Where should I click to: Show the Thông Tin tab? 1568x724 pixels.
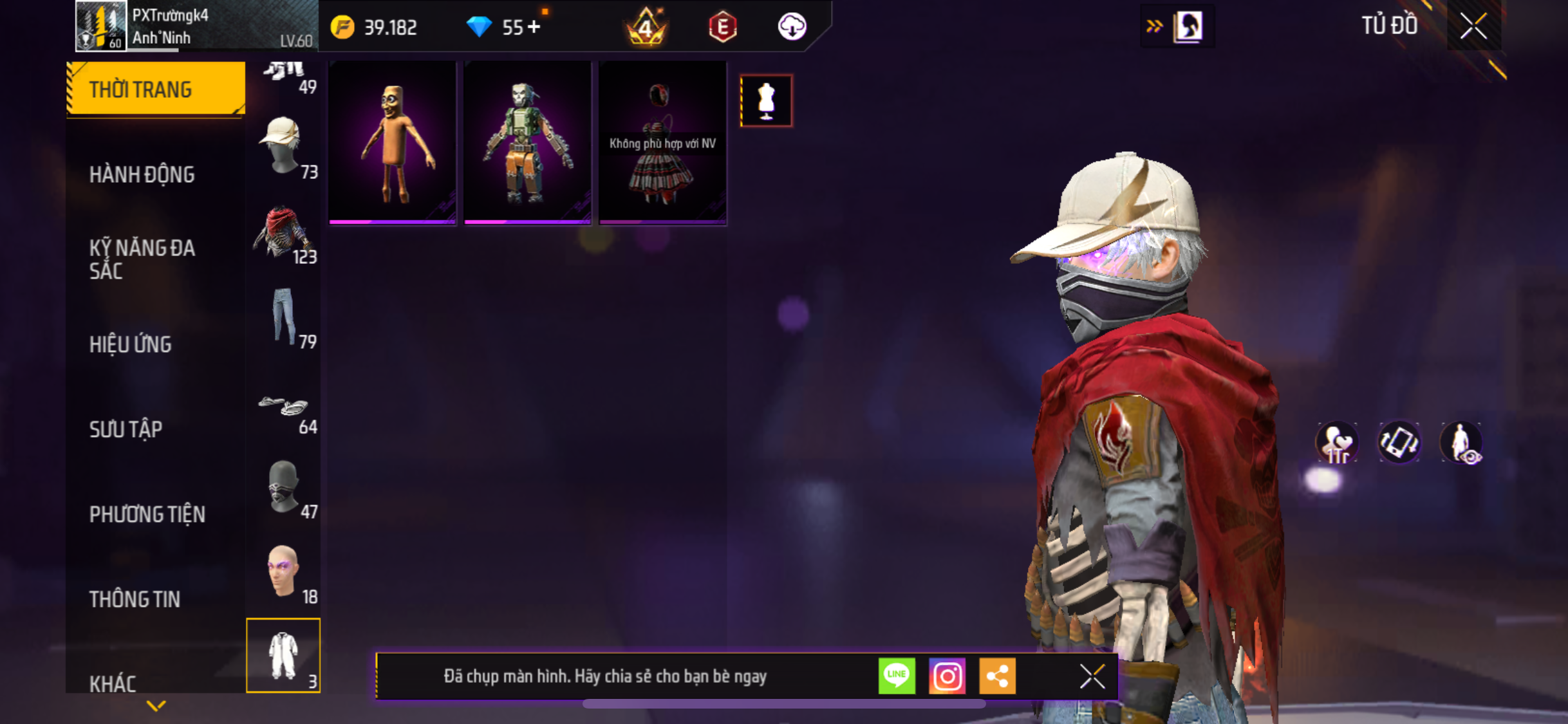coord(135,599)
